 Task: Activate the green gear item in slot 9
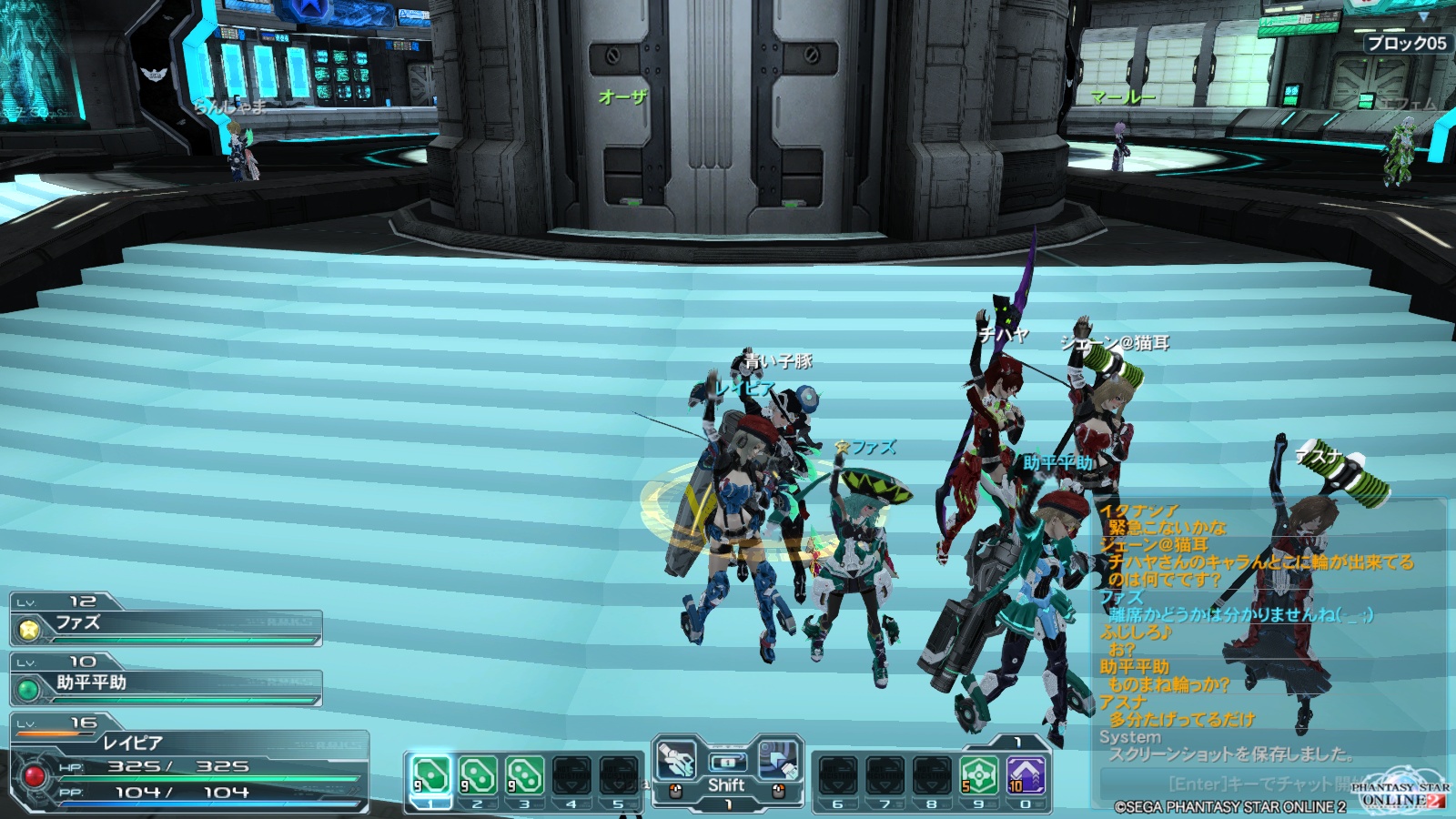978,775
